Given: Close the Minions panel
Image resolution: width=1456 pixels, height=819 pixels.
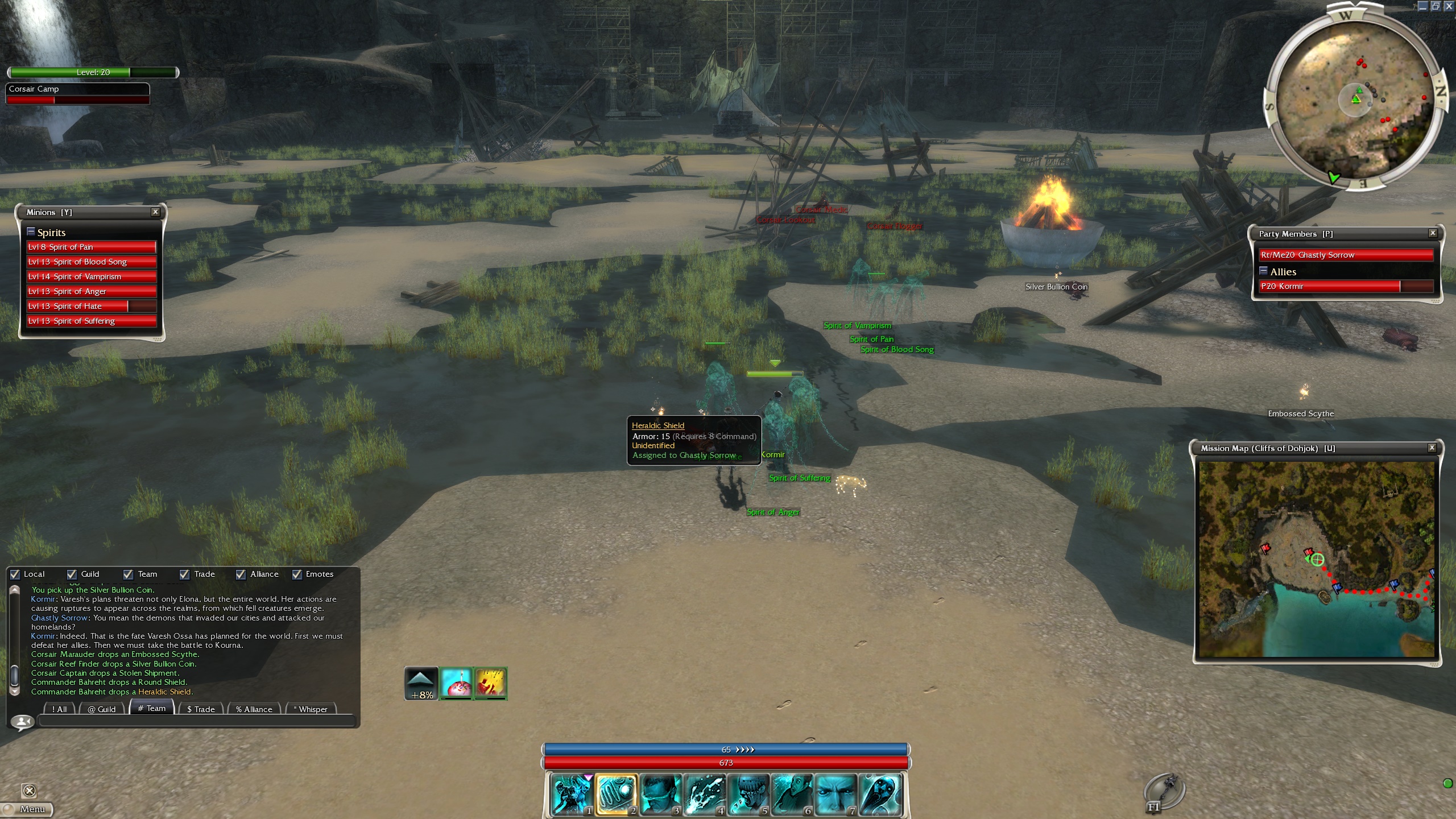Looking at the screenshot, I should pyautogui.click(x=155, y=212).
